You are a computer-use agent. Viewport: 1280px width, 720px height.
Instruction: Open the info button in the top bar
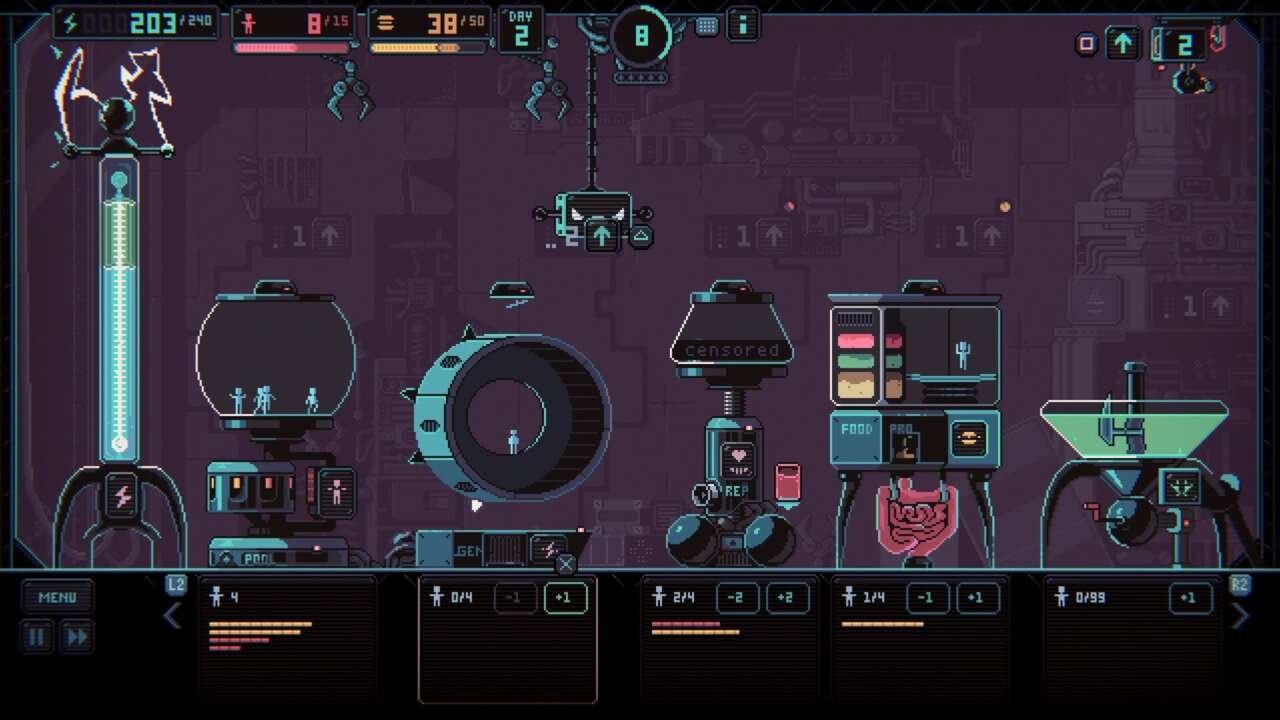tap(743, 24)
